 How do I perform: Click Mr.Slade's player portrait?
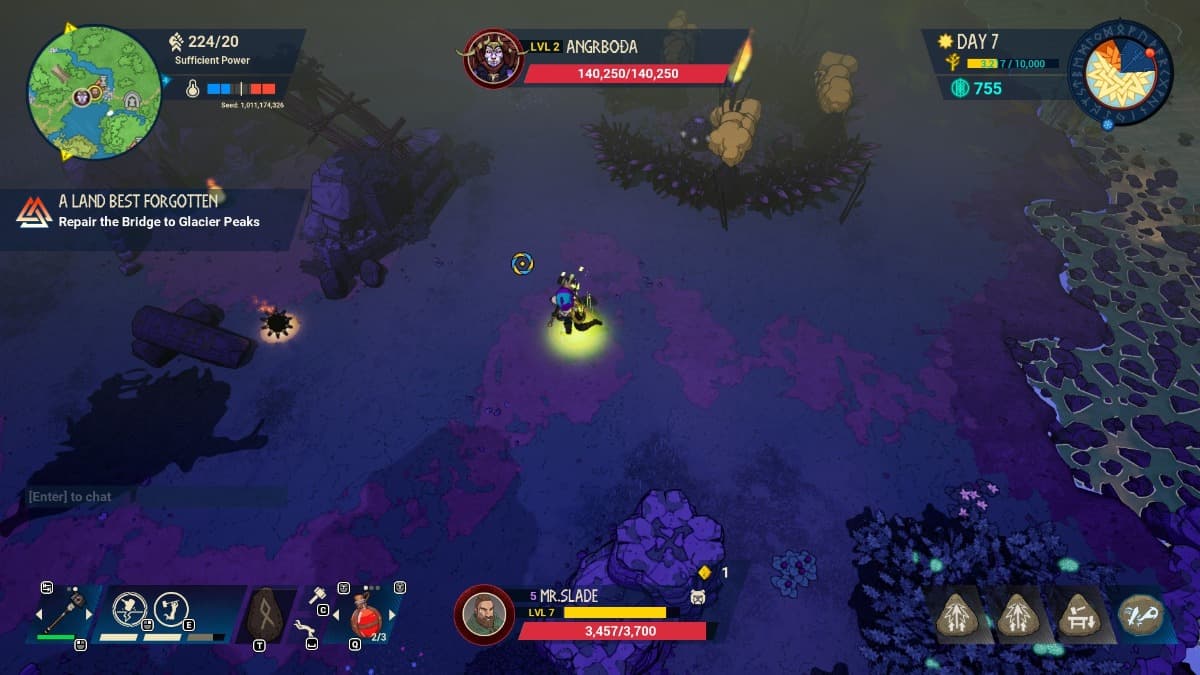point(484,613)
